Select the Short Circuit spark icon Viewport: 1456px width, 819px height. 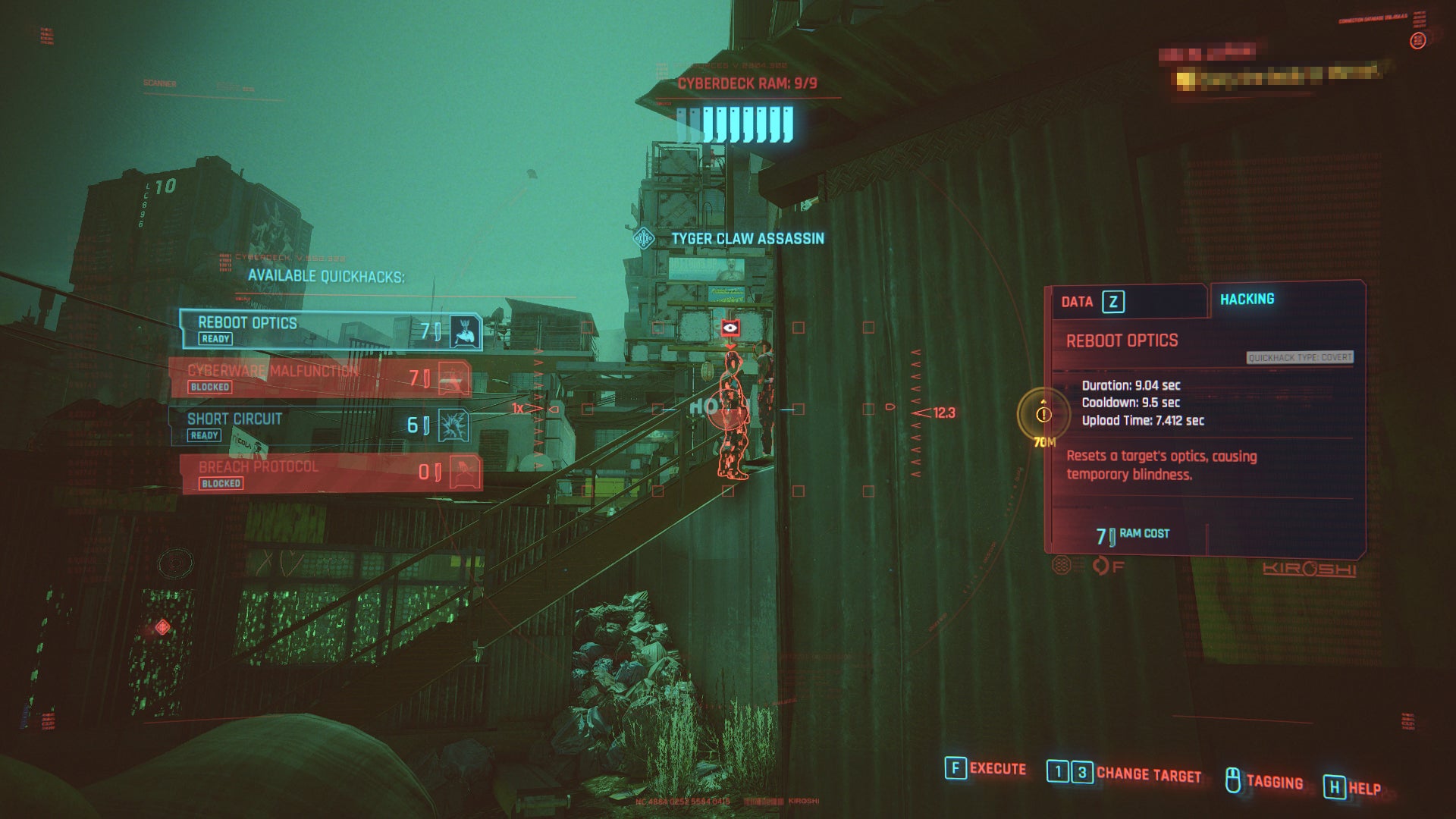point(453,422)
